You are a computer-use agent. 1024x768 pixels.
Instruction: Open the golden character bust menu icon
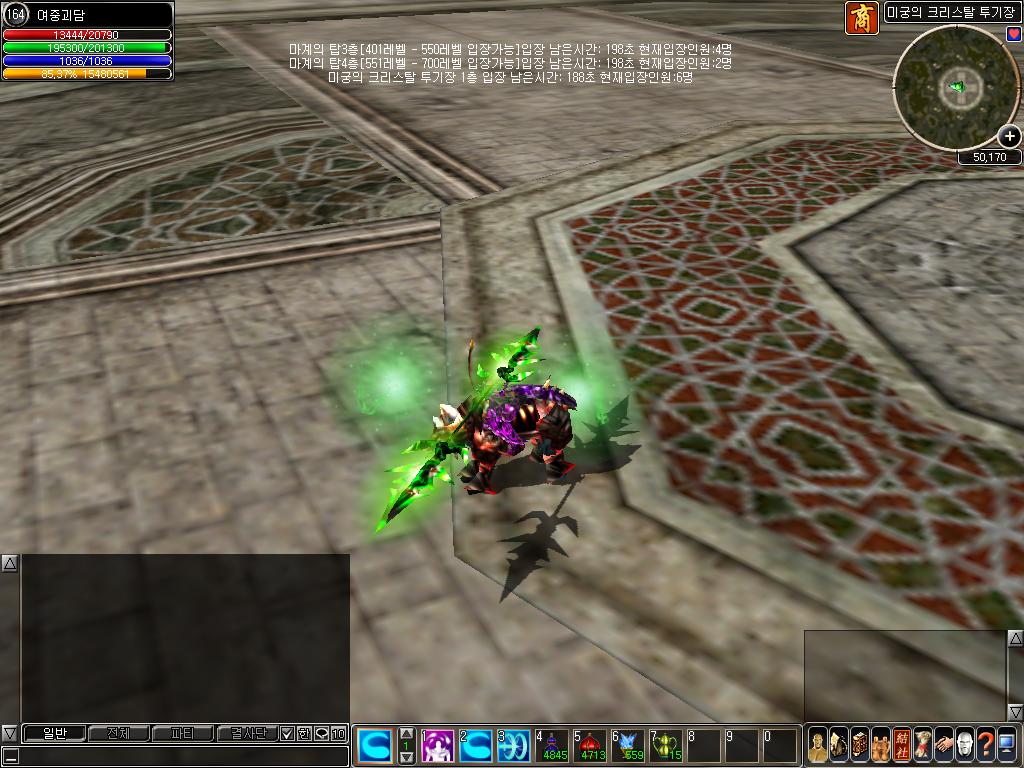coord(818,745)
